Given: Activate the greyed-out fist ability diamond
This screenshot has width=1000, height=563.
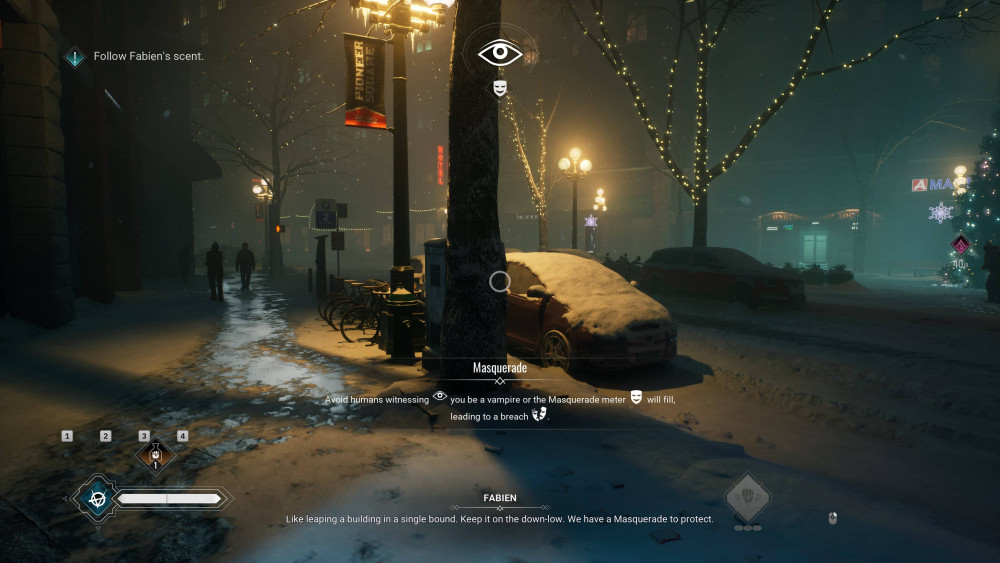Looking at the screenshot, I should point(747,497).
